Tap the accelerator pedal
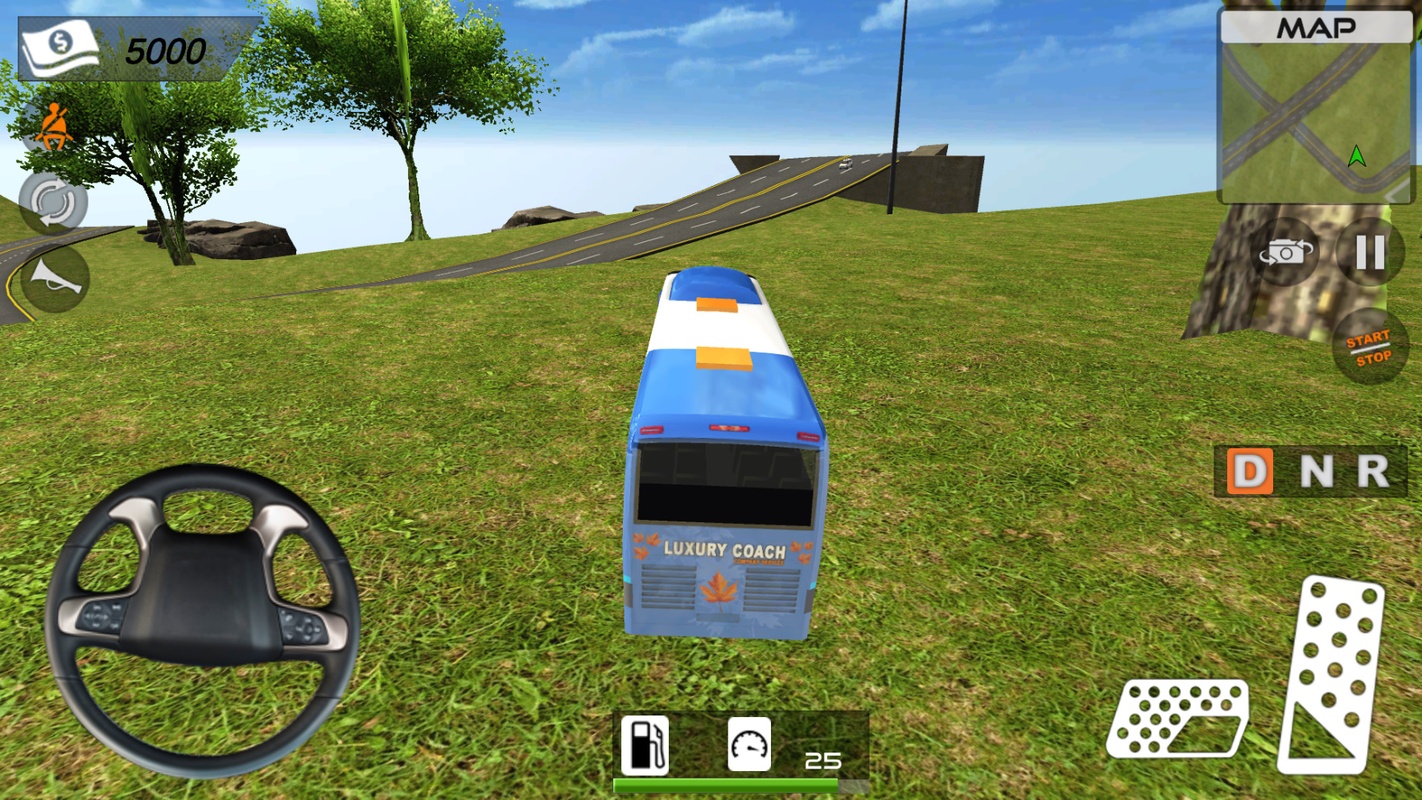Image resolution: width=1422 pixels, height=800 pixels. pyautogui.click(x=1332, y=675)
